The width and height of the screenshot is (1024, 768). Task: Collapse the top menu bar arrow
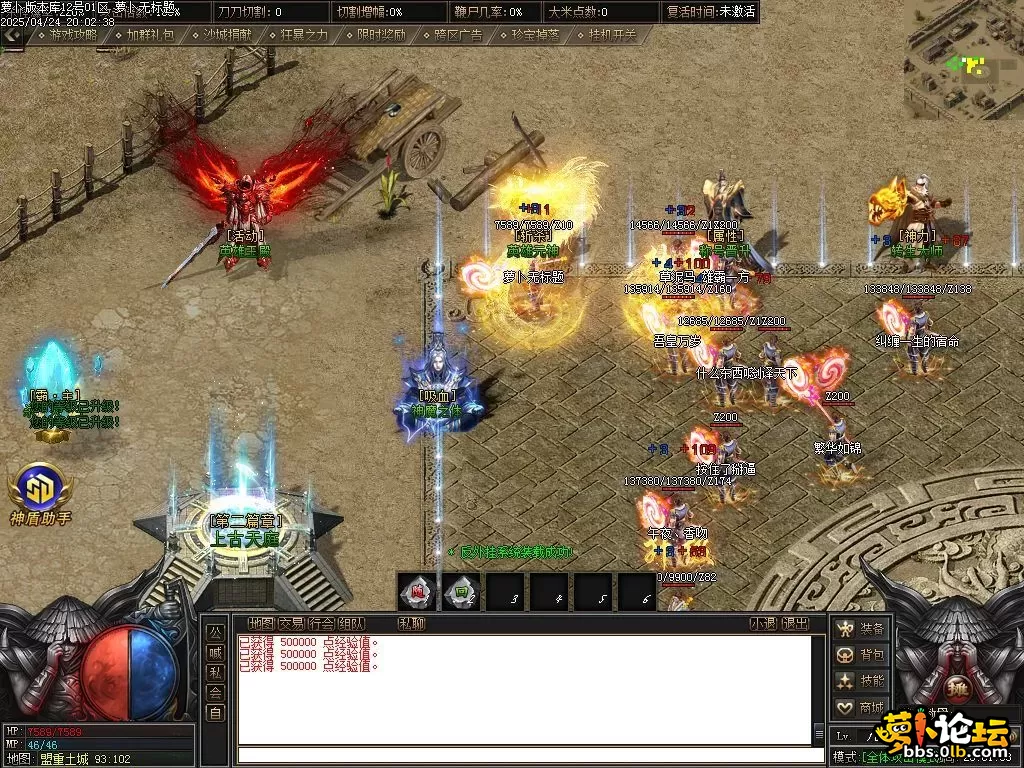(11, 34)
